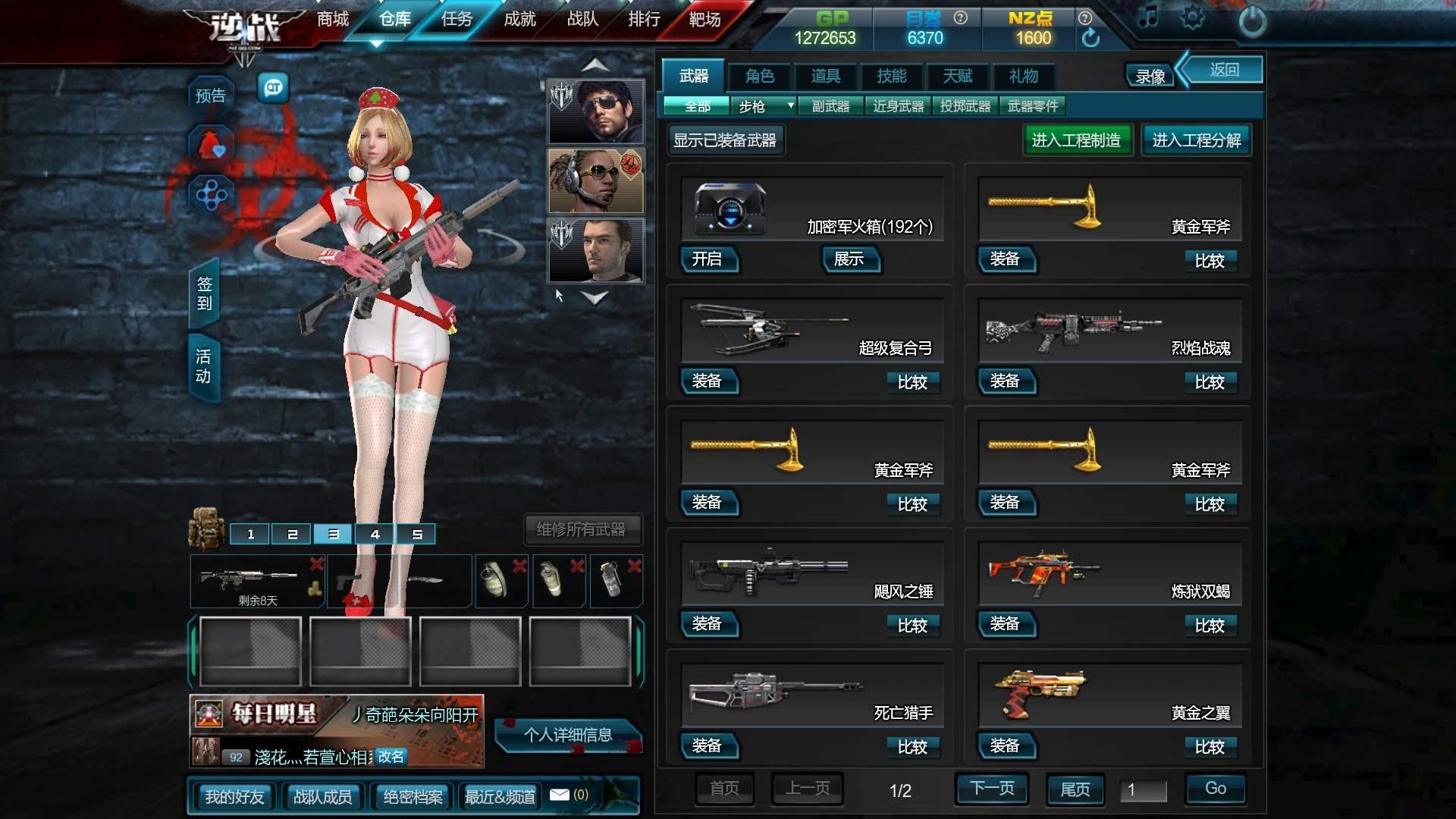Open 个人详细信息 personal details
Screen dimensions: 1456x819
point(567,735)
